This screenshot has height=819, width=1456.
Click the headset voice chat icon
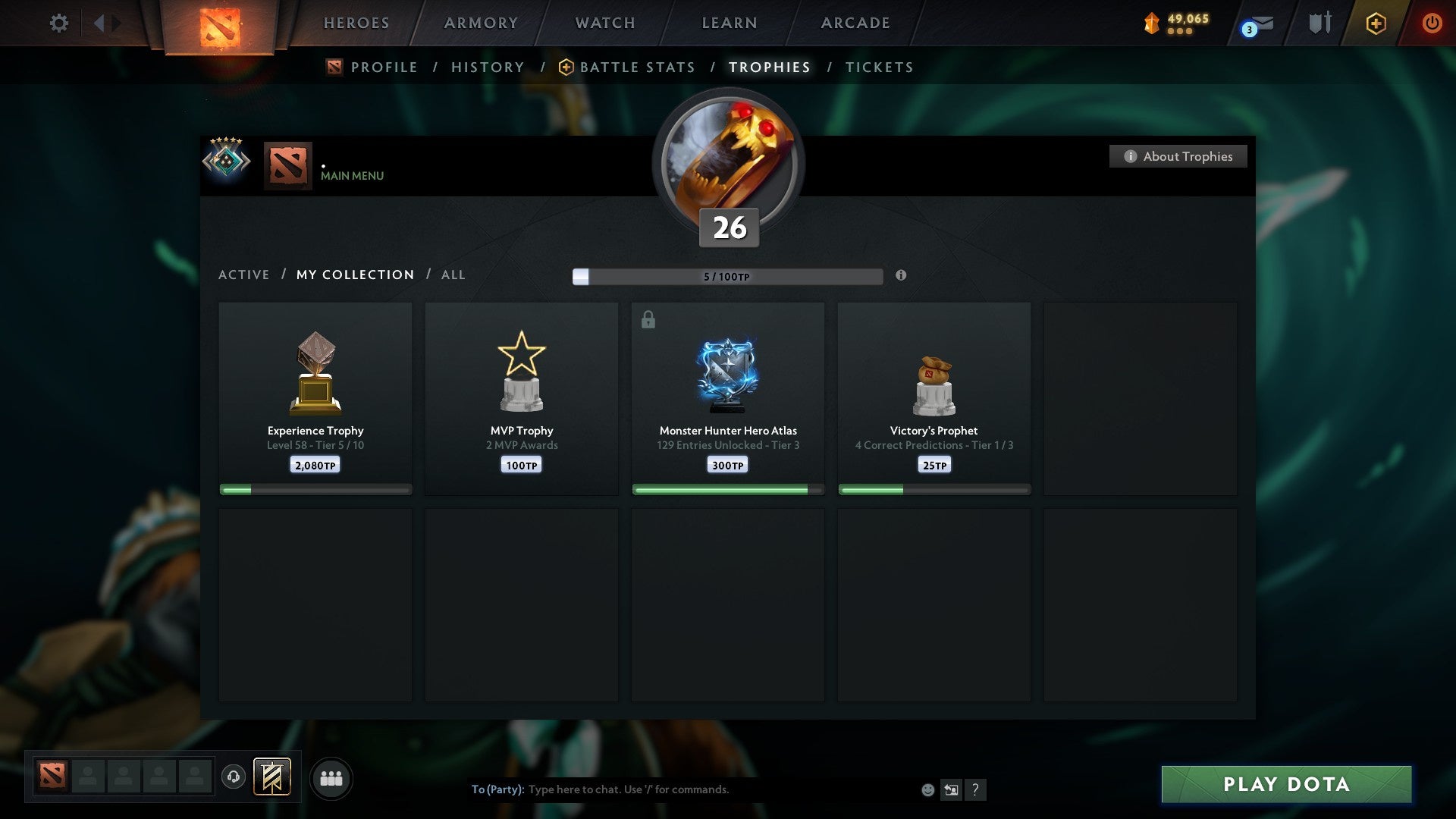coord(234,777)
